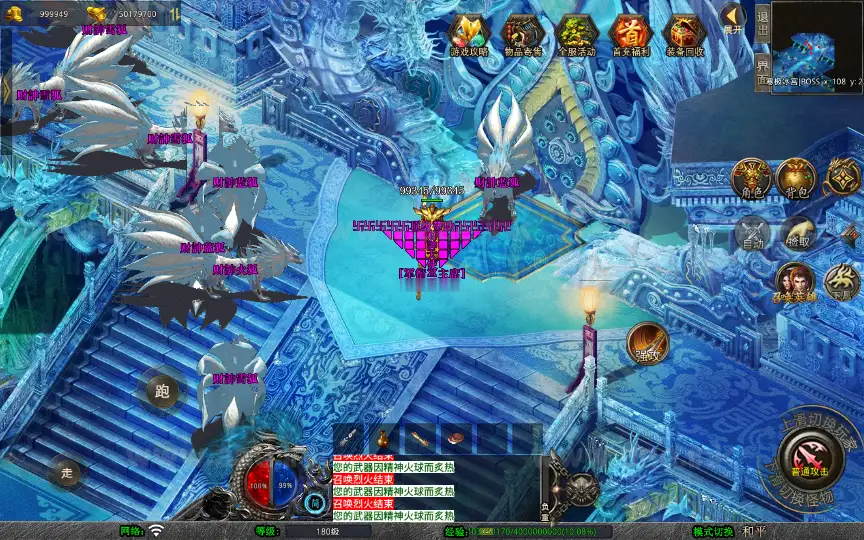Image resolution: width=864 pixels, height=540 pixels.
Task: Select the potion bottle in the hotbar
Action: [x=383, y=437]
